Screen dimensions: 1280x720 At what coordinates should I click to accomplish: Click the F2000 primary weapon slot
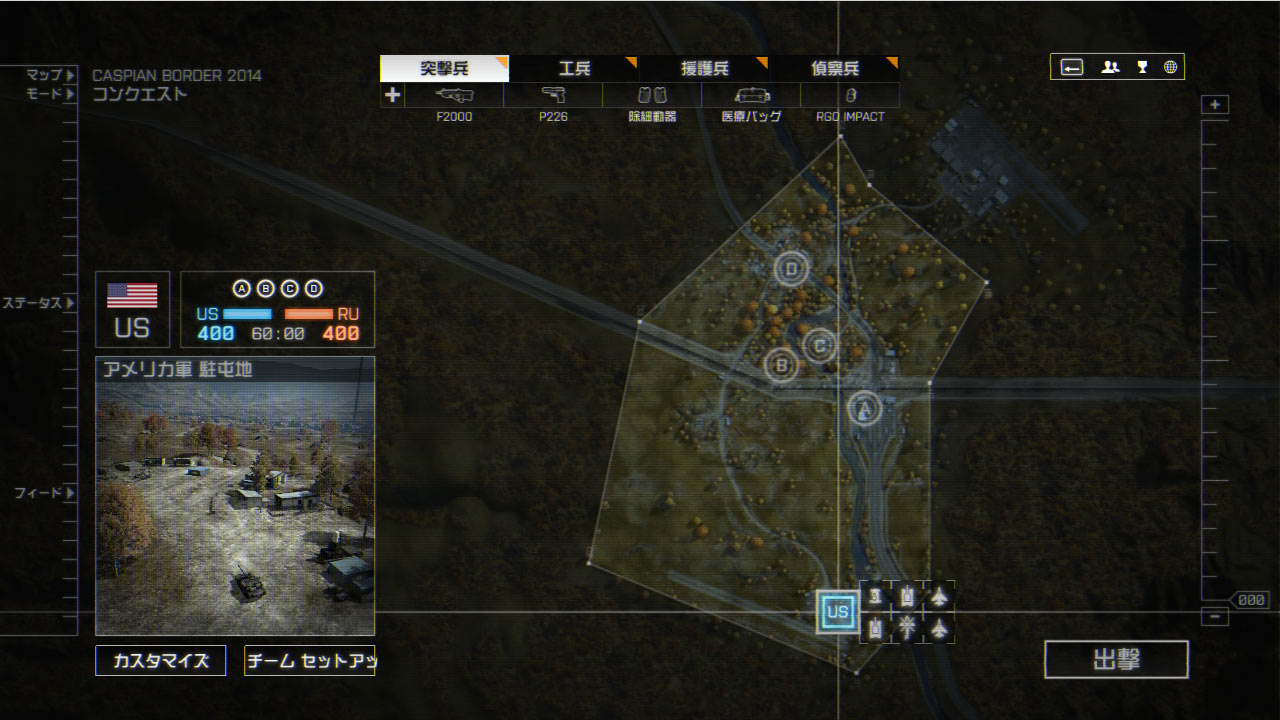click(454, 96)
